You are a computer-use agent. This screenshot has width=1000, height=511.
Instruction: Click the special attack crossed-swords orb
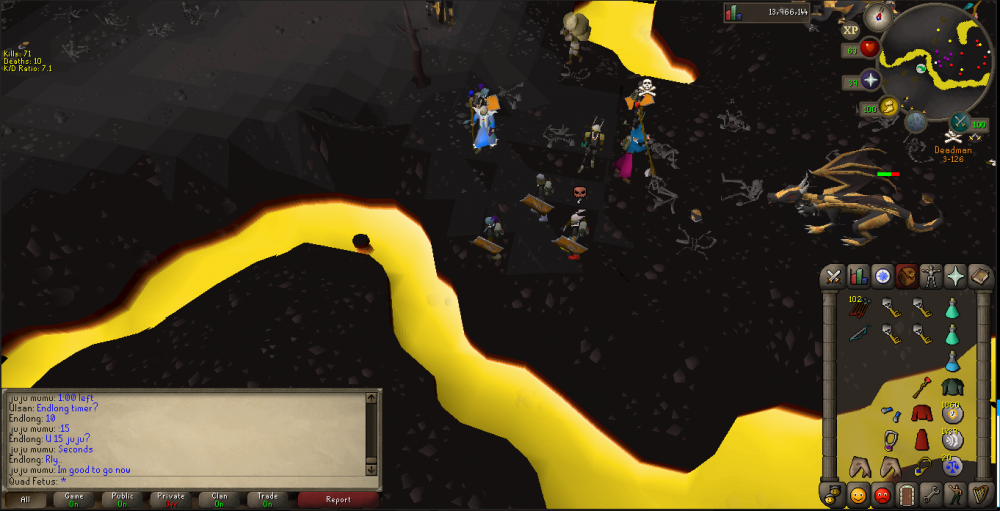[958, 124]
